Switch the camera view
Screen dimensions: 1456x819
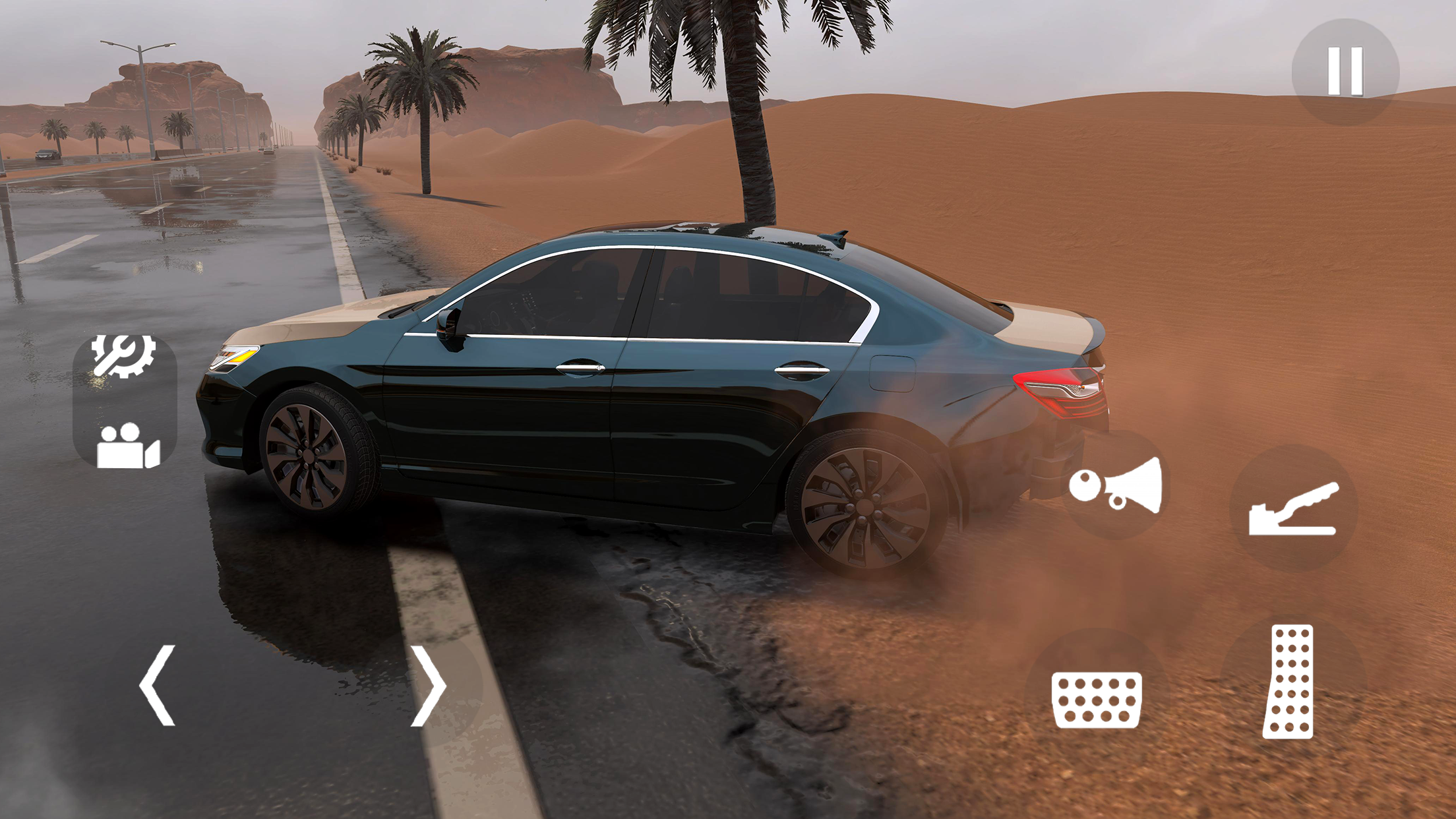pyautogui.click(x=128, y=446)
